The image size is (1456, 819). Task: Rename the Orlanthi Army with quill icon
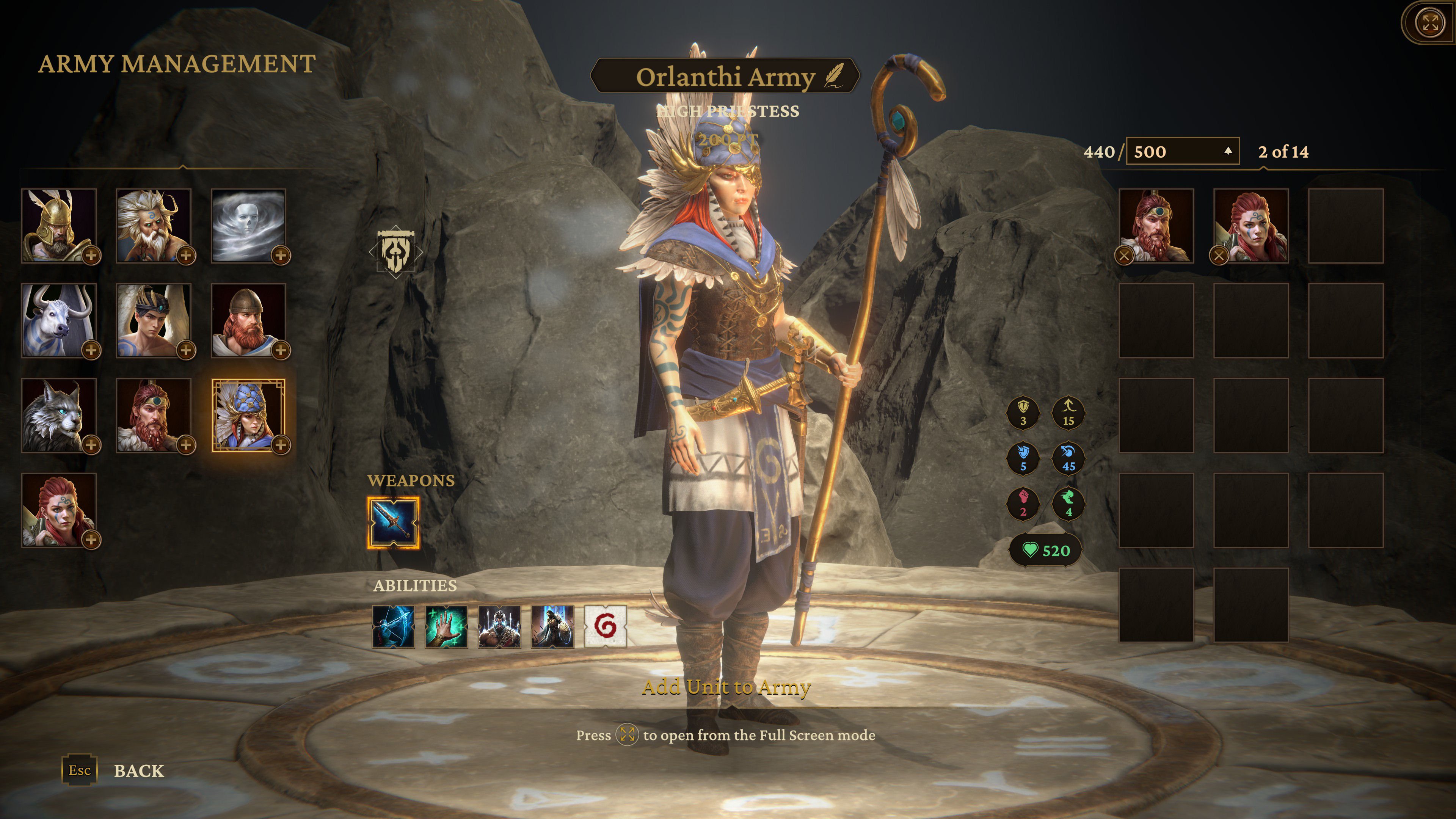pyautogui.click(x=833, y=76)
